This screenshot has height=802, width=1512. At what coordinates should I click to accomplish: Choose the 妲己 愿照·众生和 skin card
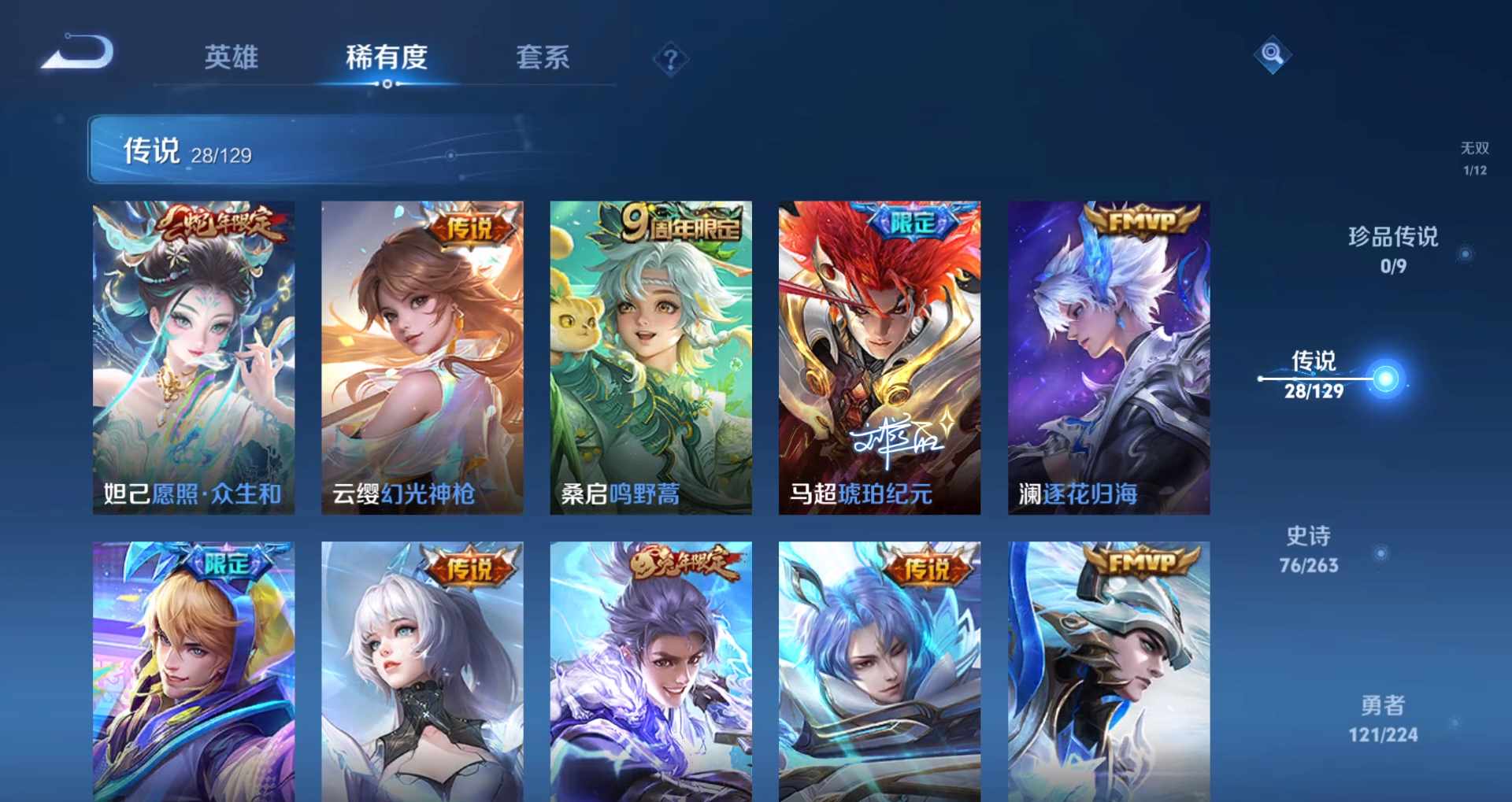click(x=194, y=357)
